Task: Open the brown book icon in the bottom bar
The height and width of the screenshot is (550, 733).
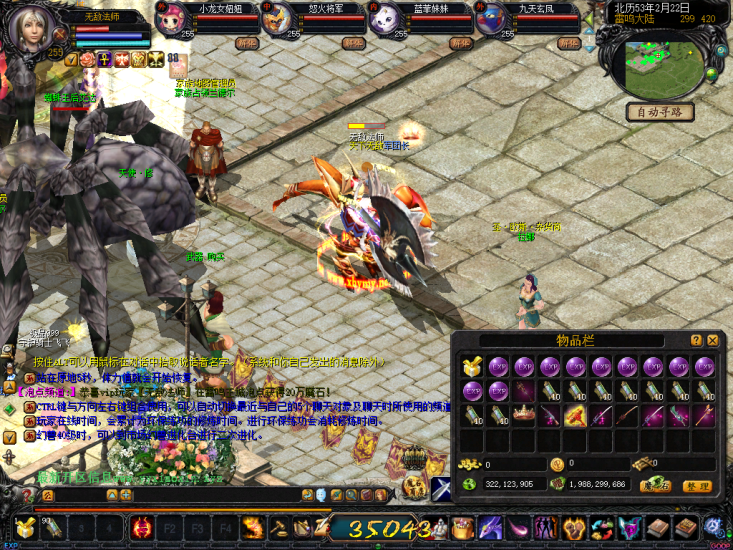Action: pos(657,528)
